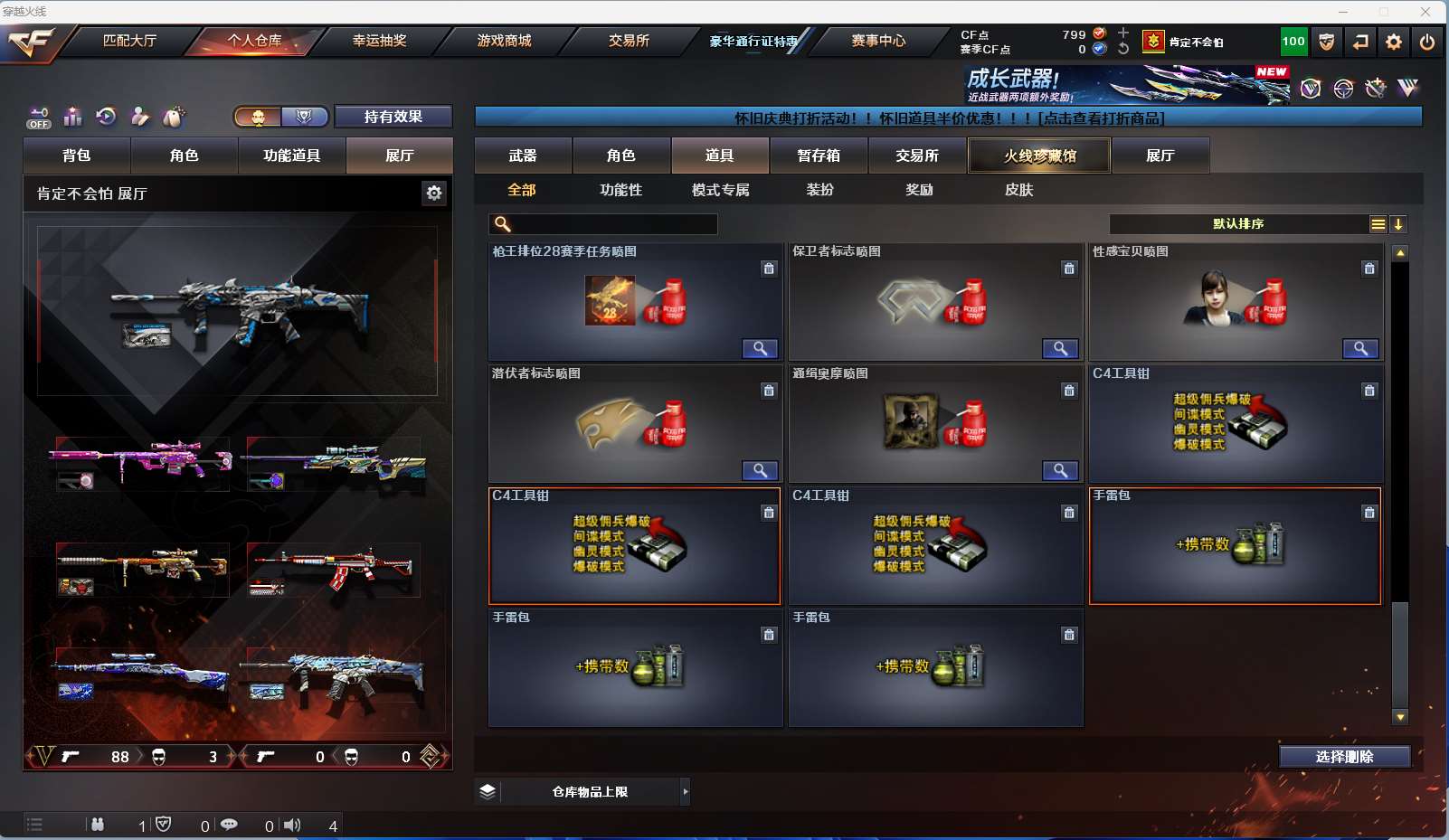Screen dimensions: 1449x840
Task: Filter items by 功能性 category
Action: (x=620, y=190)
